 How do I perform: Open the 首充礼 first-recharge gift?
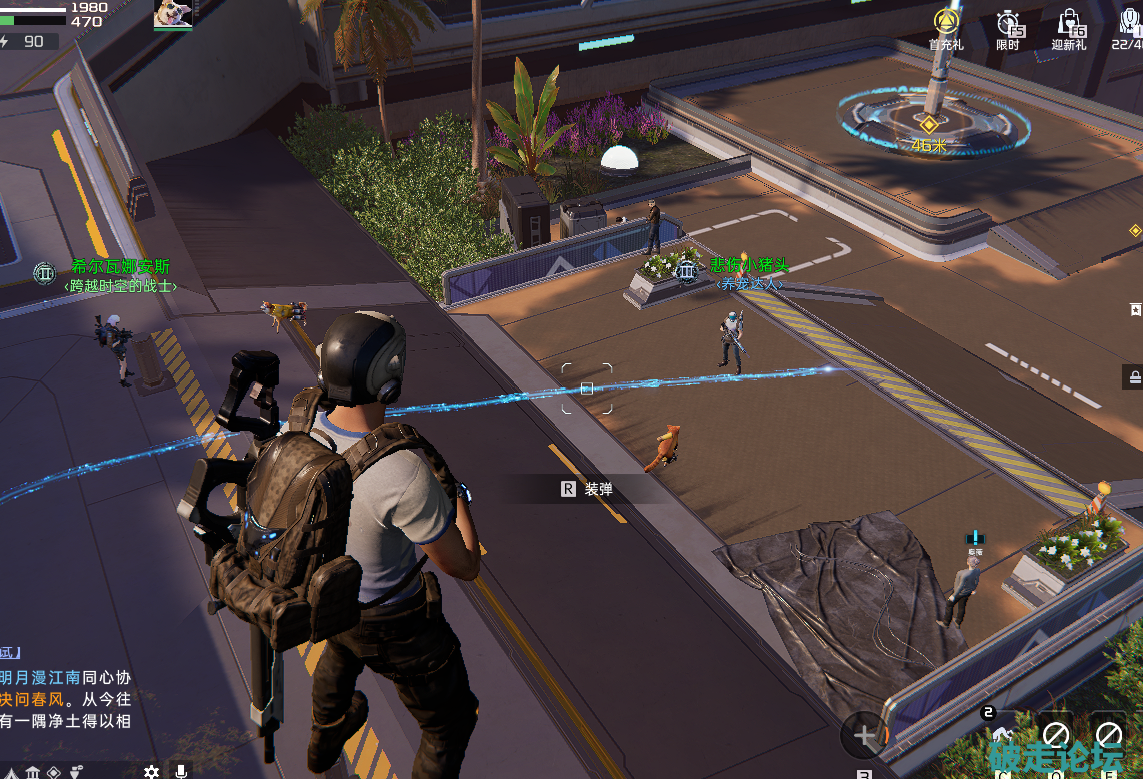pos(945,26)
